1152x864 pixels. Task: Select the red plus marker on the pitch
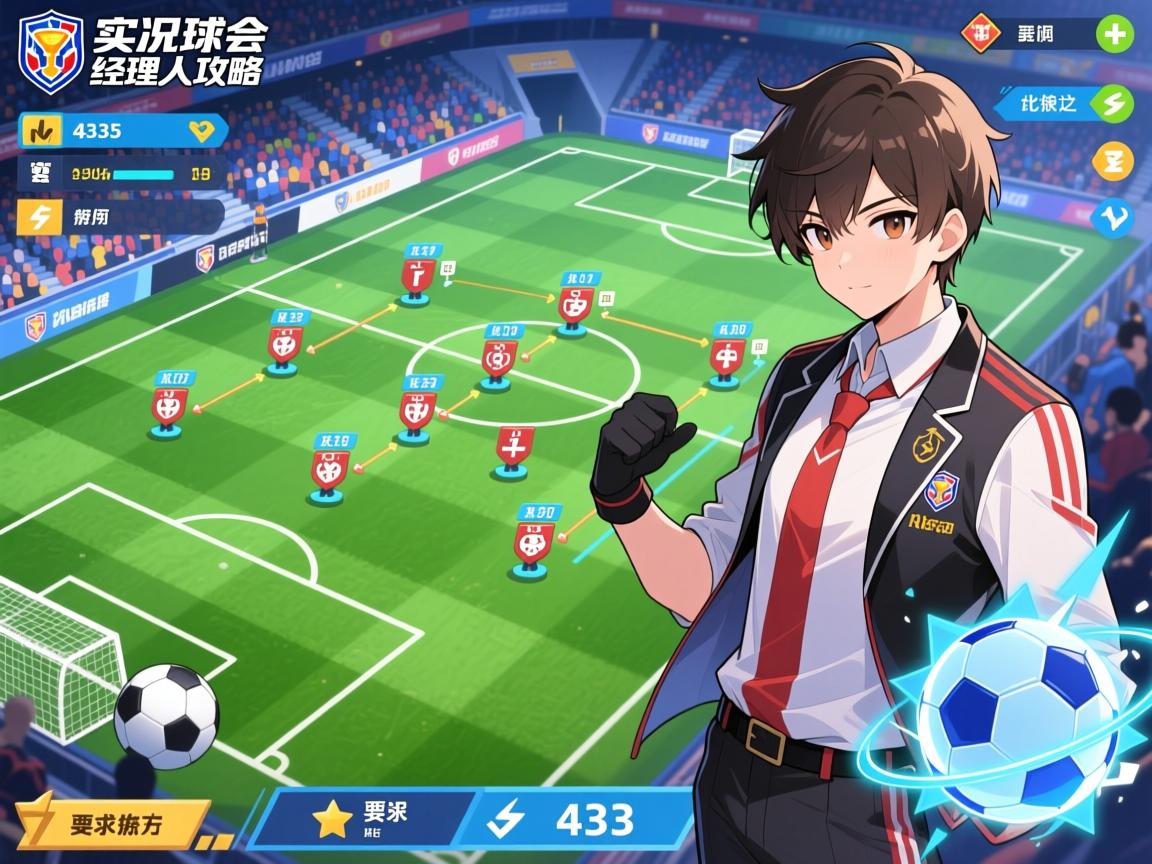pyautogui.click(x=513, y=449)
